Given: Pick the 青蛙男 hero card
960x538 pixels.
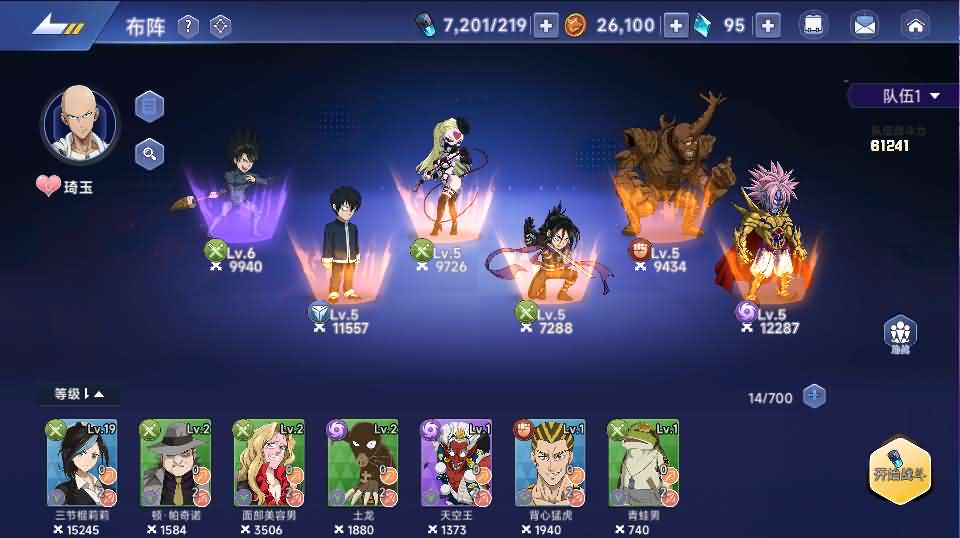Looking at the screenshot, I should click(x=644, y=463).
